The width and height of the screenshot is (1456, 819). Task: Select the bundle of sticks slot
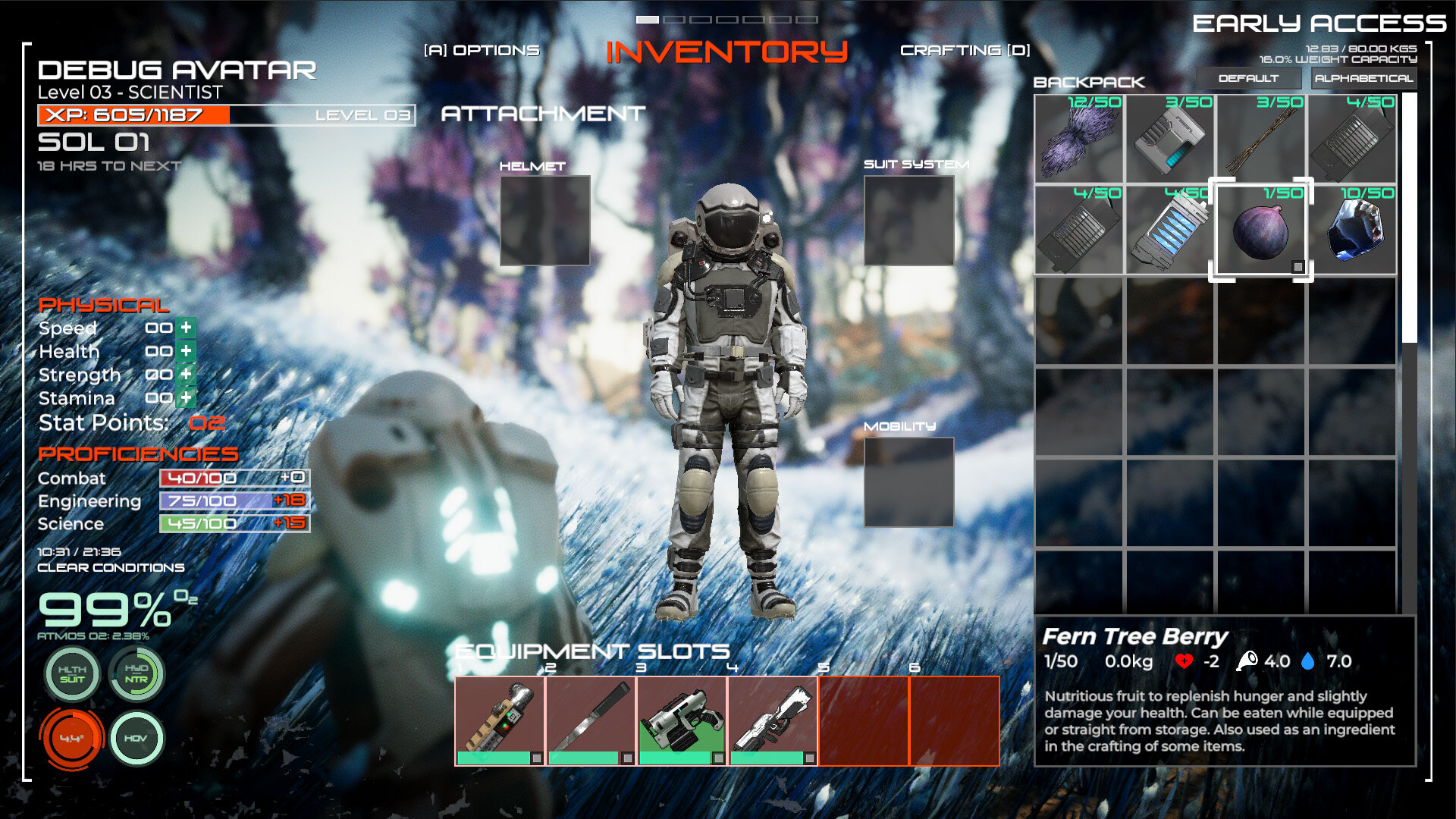tap(1260, 139)
